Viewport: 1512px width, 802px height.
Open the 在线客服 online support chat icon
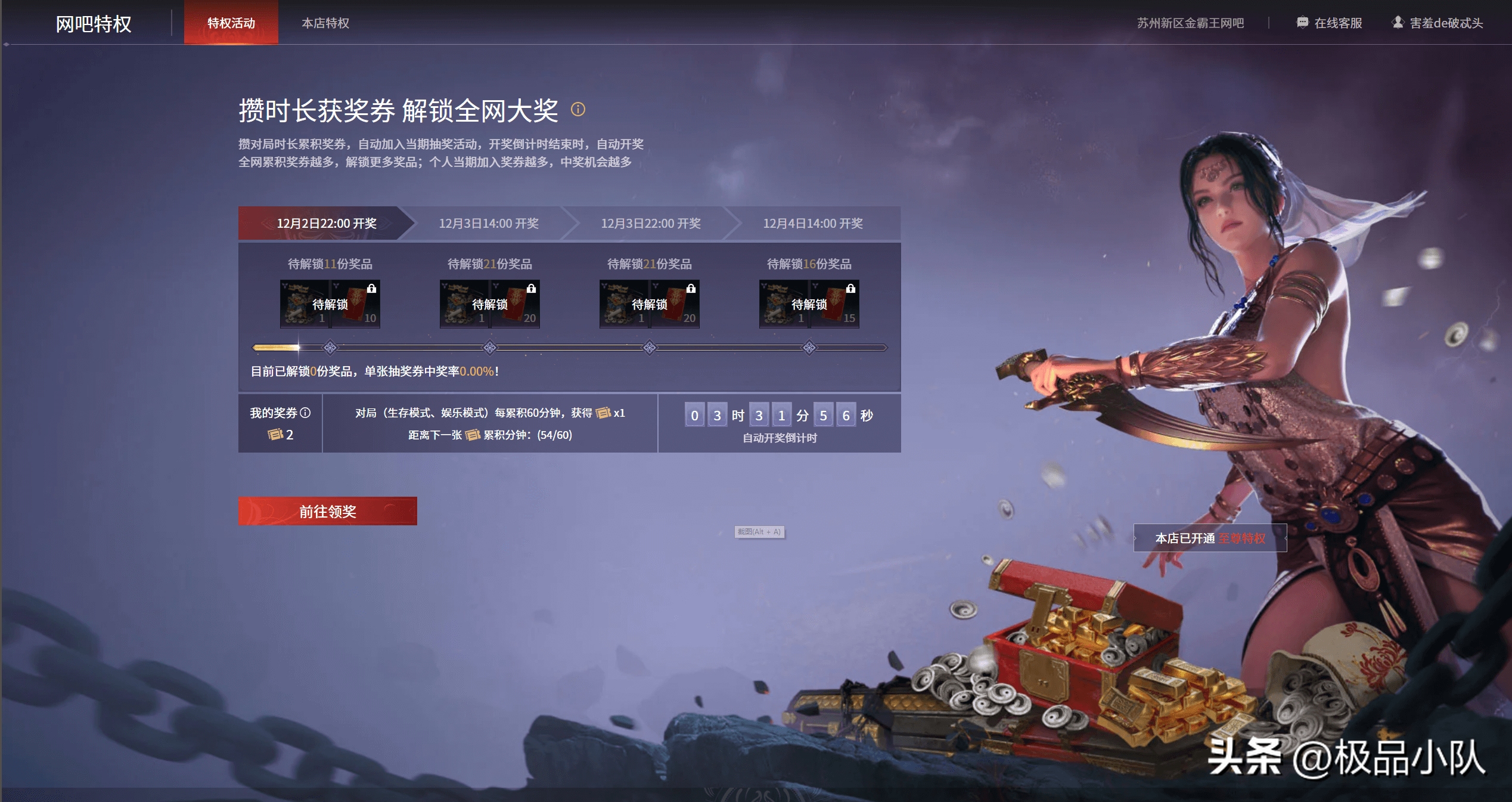click(x=1302, y=23)
